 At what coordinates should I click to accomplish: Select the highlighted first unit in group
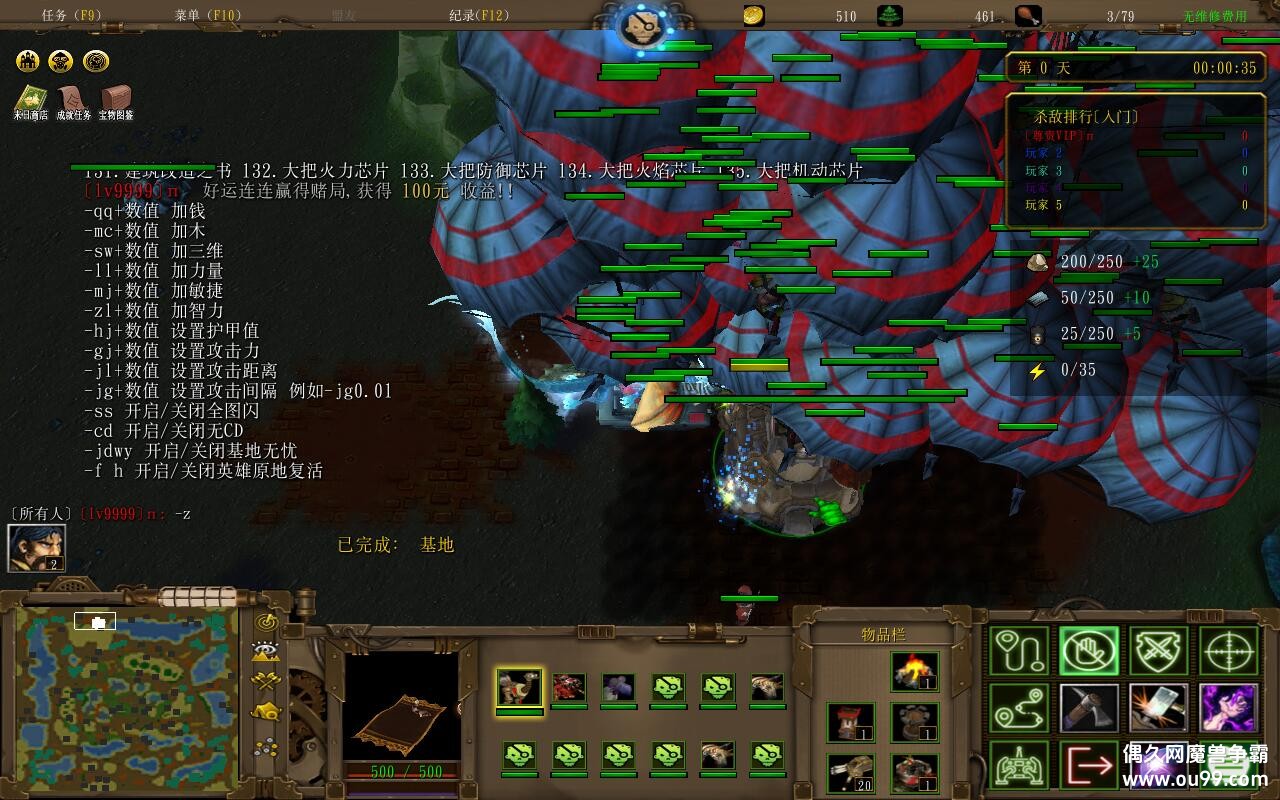[x=519, y=688]
